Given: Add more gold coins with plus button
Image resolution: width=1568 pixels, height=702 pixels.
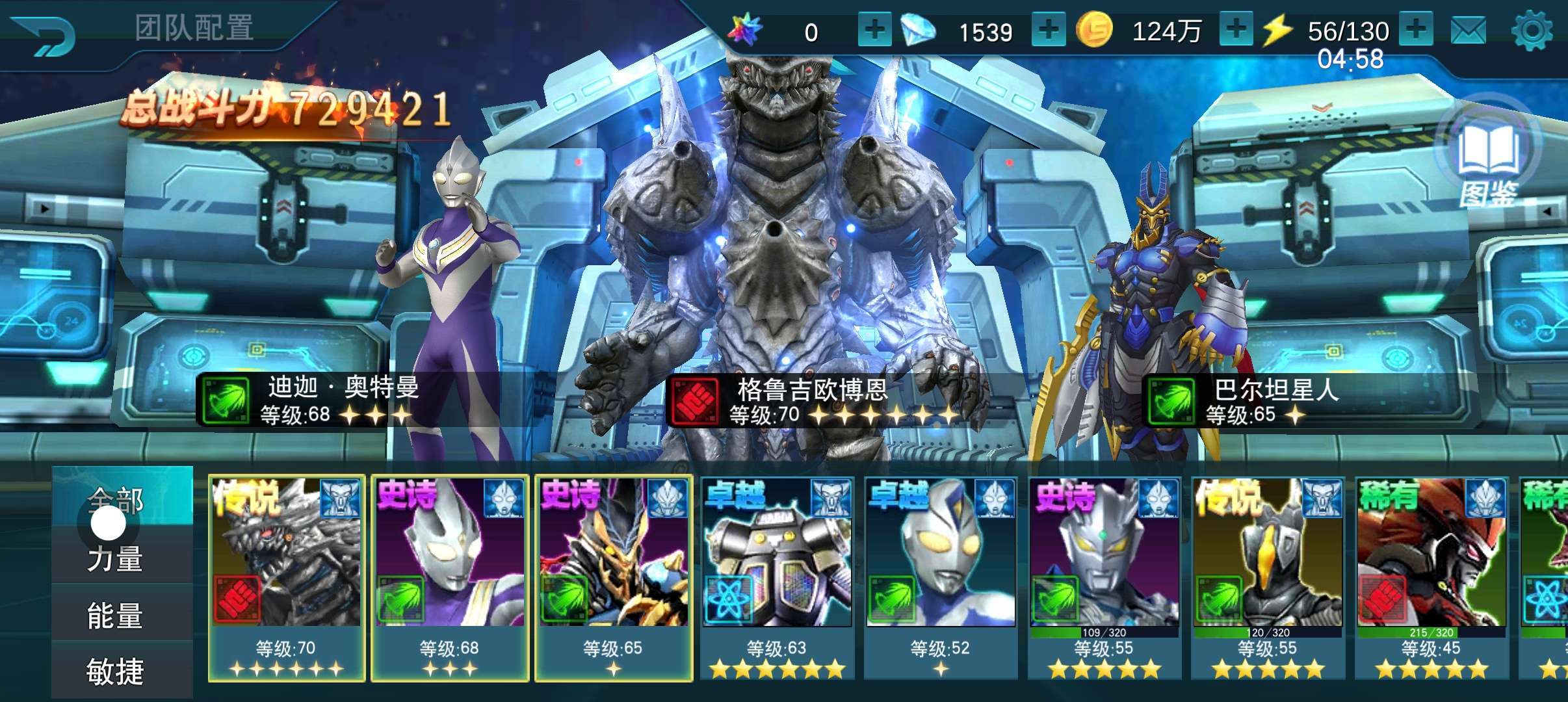Looking at the screenshot, I should coord(1235,29).
